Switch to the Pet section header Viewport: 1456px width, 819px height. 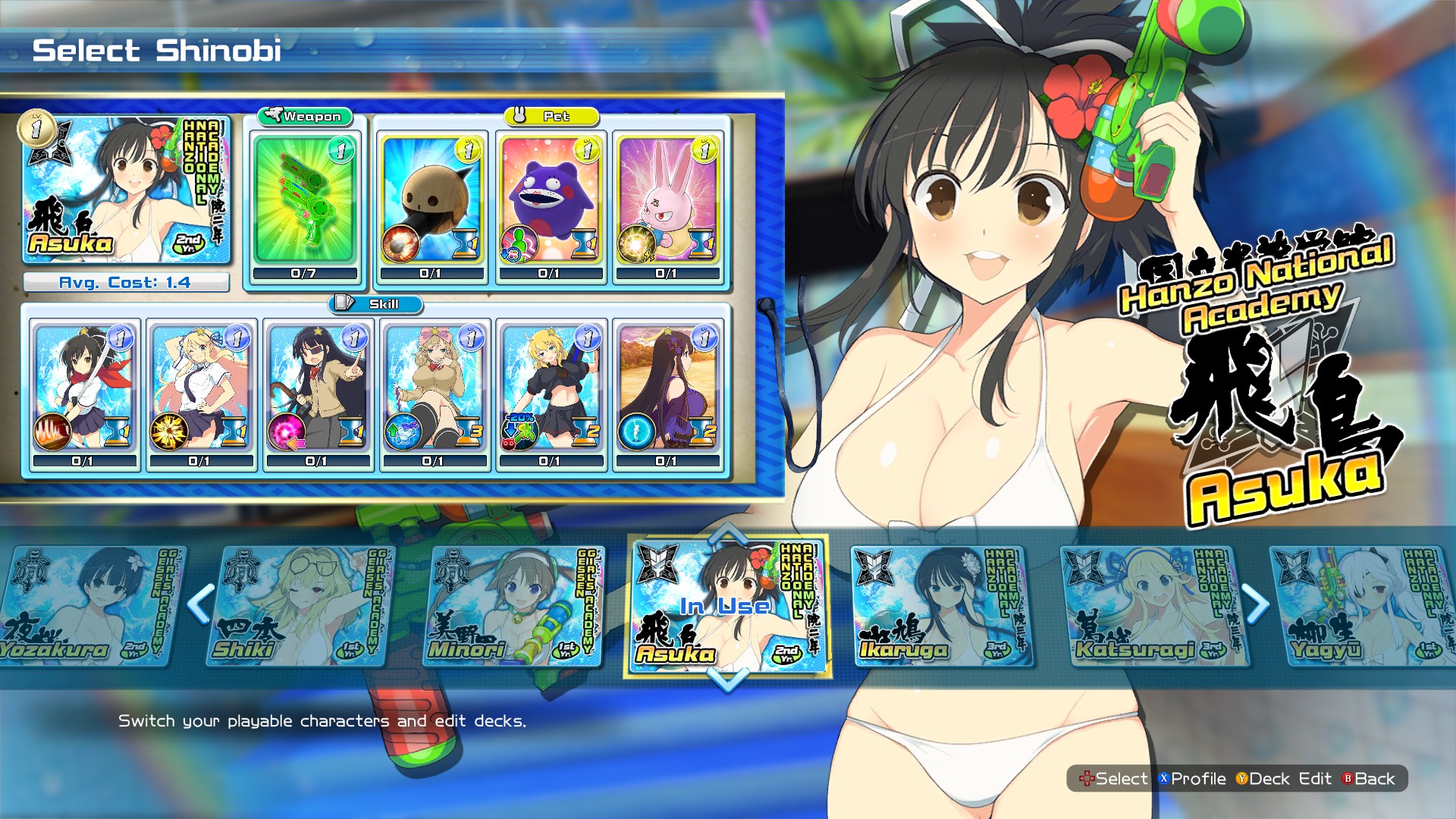tap(551, 117)
